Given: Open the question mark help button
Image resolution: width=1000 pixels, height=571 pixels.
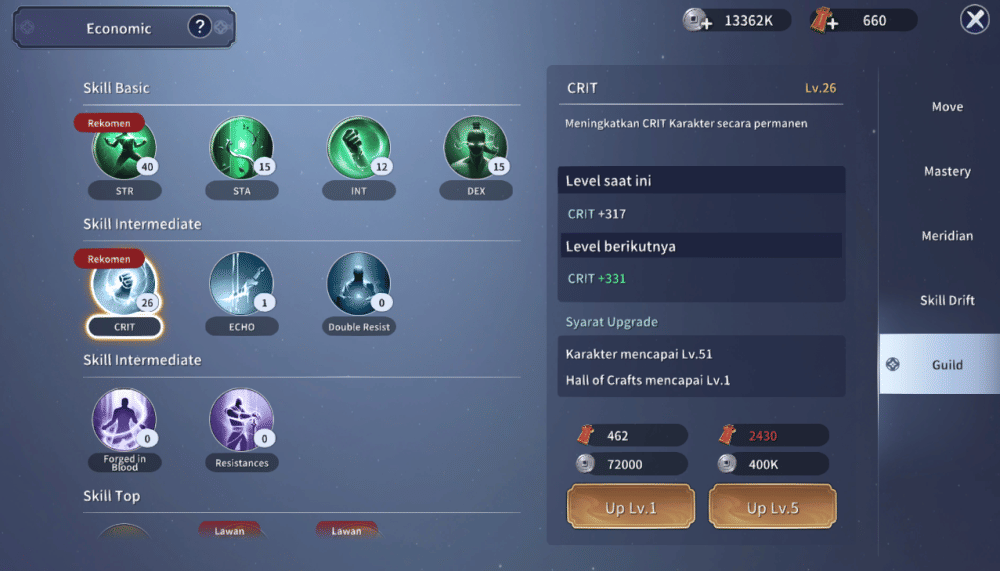Looking at the screenshot, I should click(x=199, y=28).
